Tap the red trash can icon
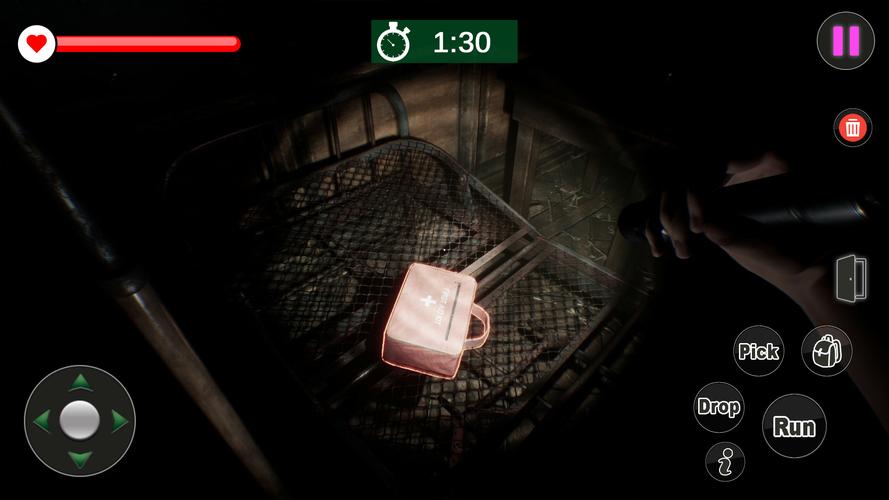This screenshot has height=500, width=889. coord(852,128)
